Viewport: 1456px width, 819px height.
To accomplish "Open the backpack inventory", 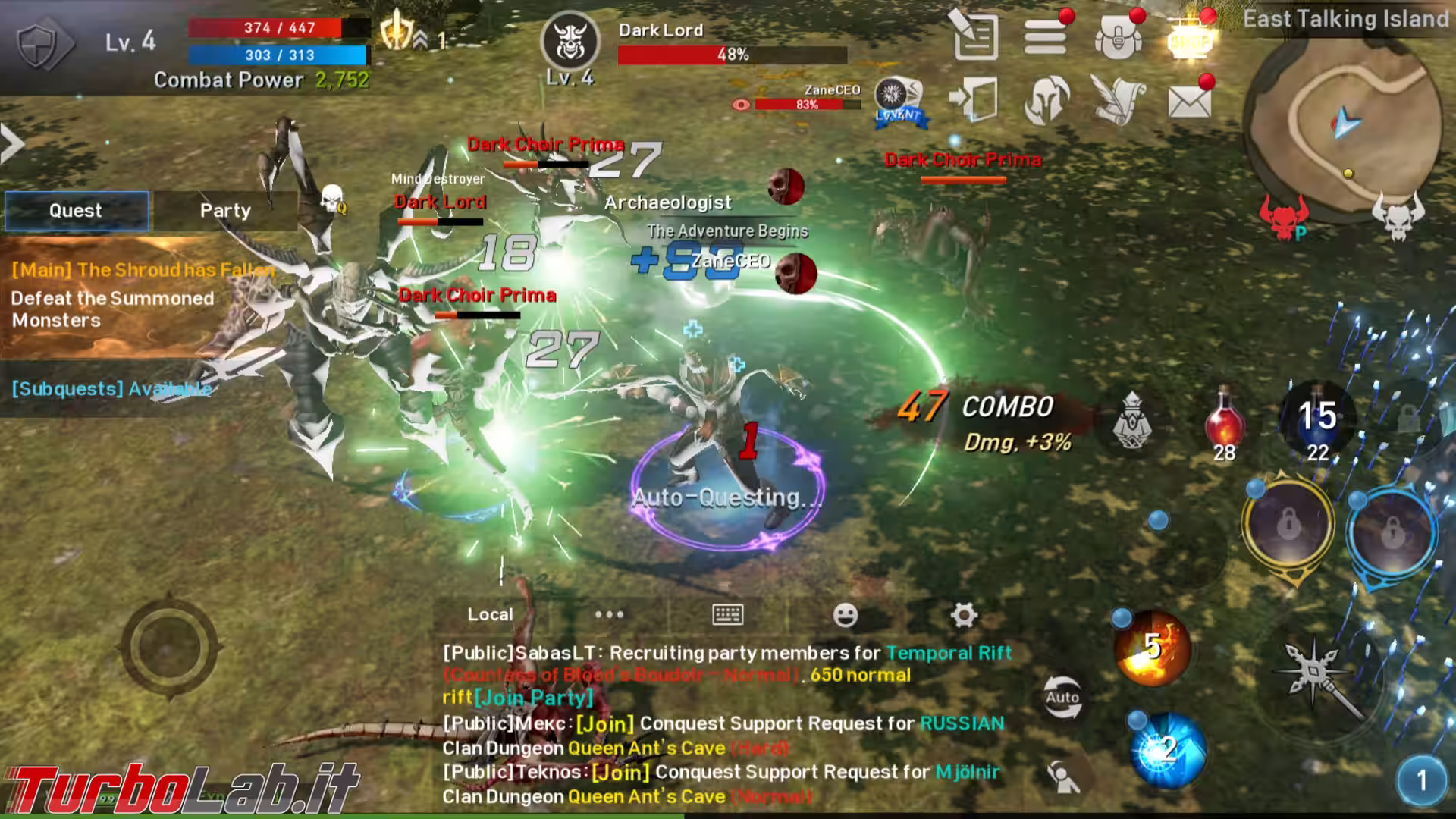I will pos(1118,37).
